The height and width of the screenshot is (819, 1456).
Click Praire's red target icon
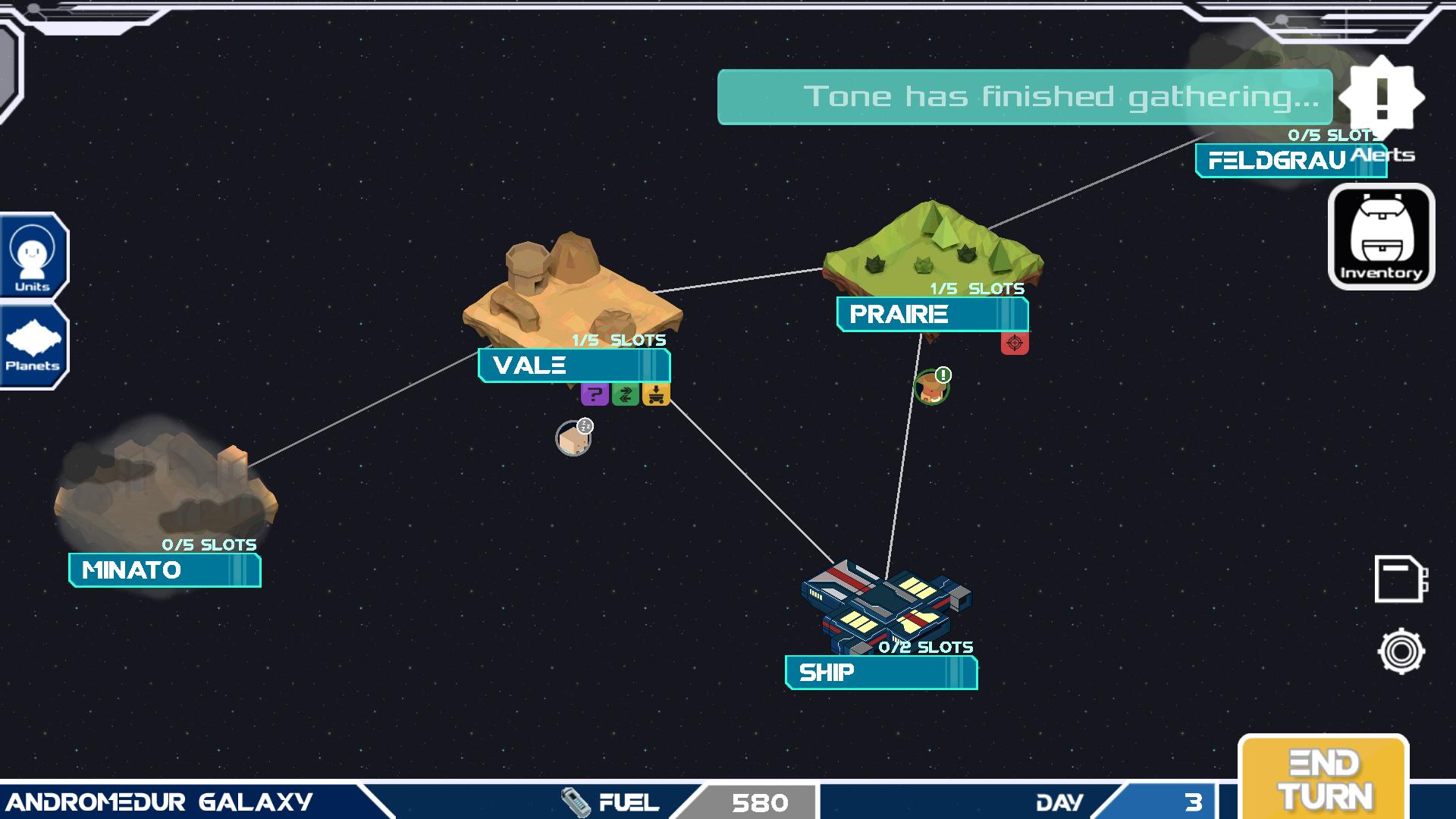click(1015, 343)
